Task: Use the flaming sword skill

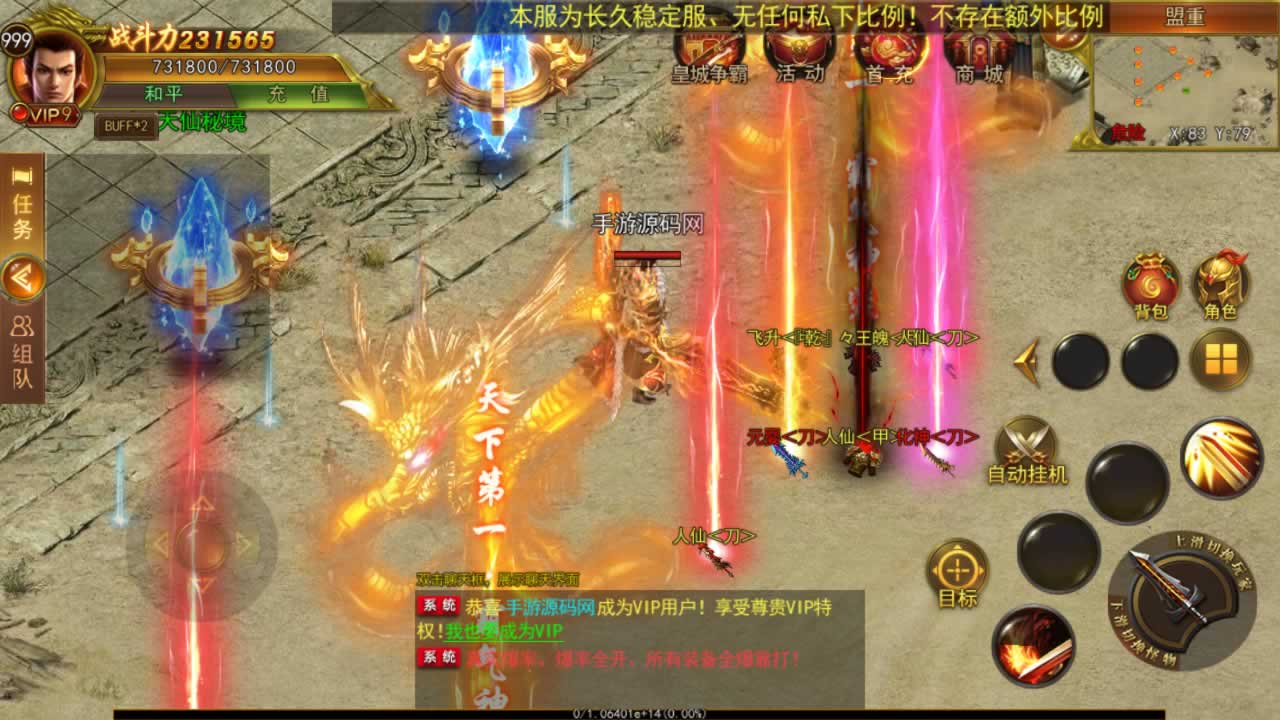Action: [x=1033, y=645]
